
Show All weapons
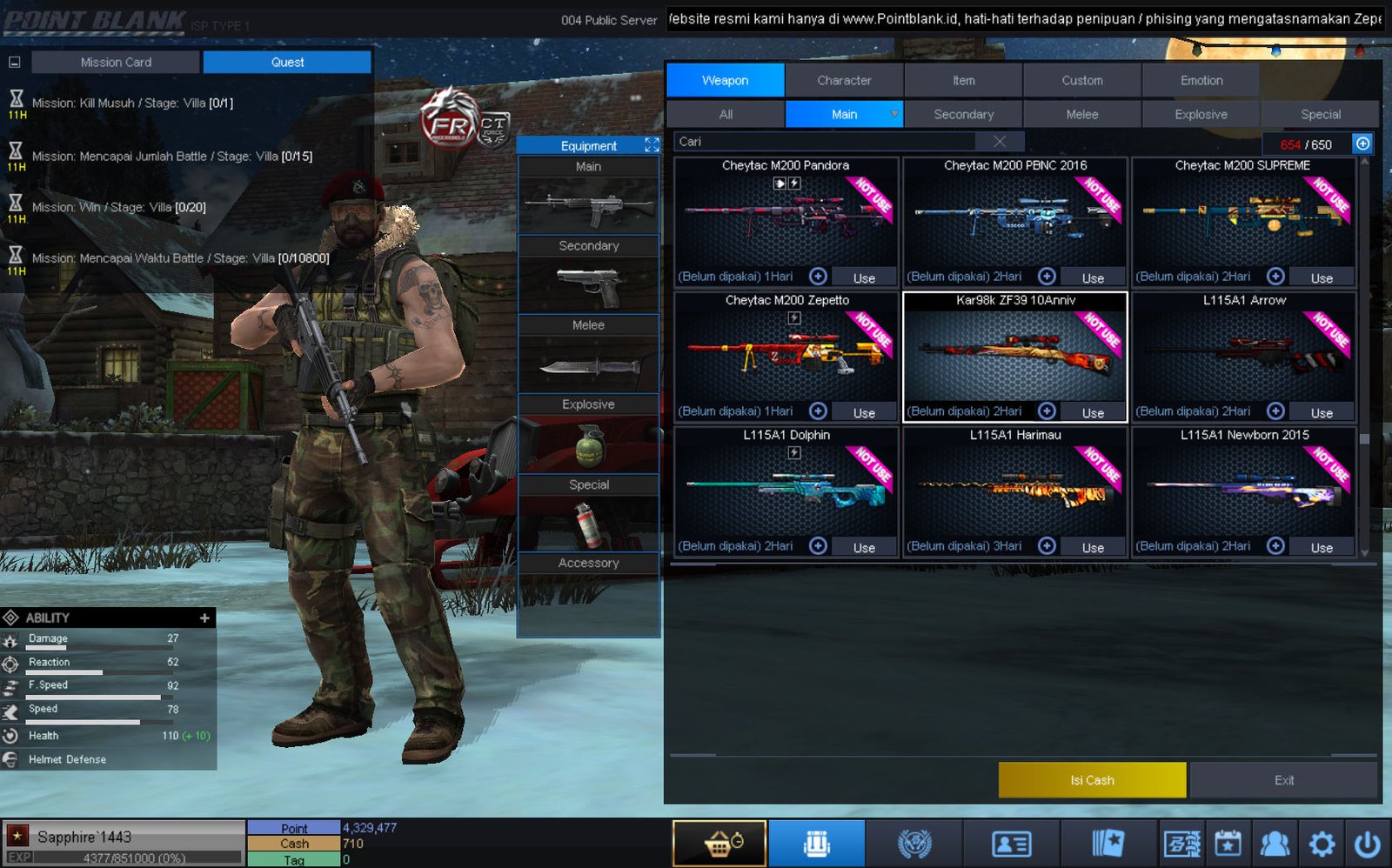[x=726, y=114]
